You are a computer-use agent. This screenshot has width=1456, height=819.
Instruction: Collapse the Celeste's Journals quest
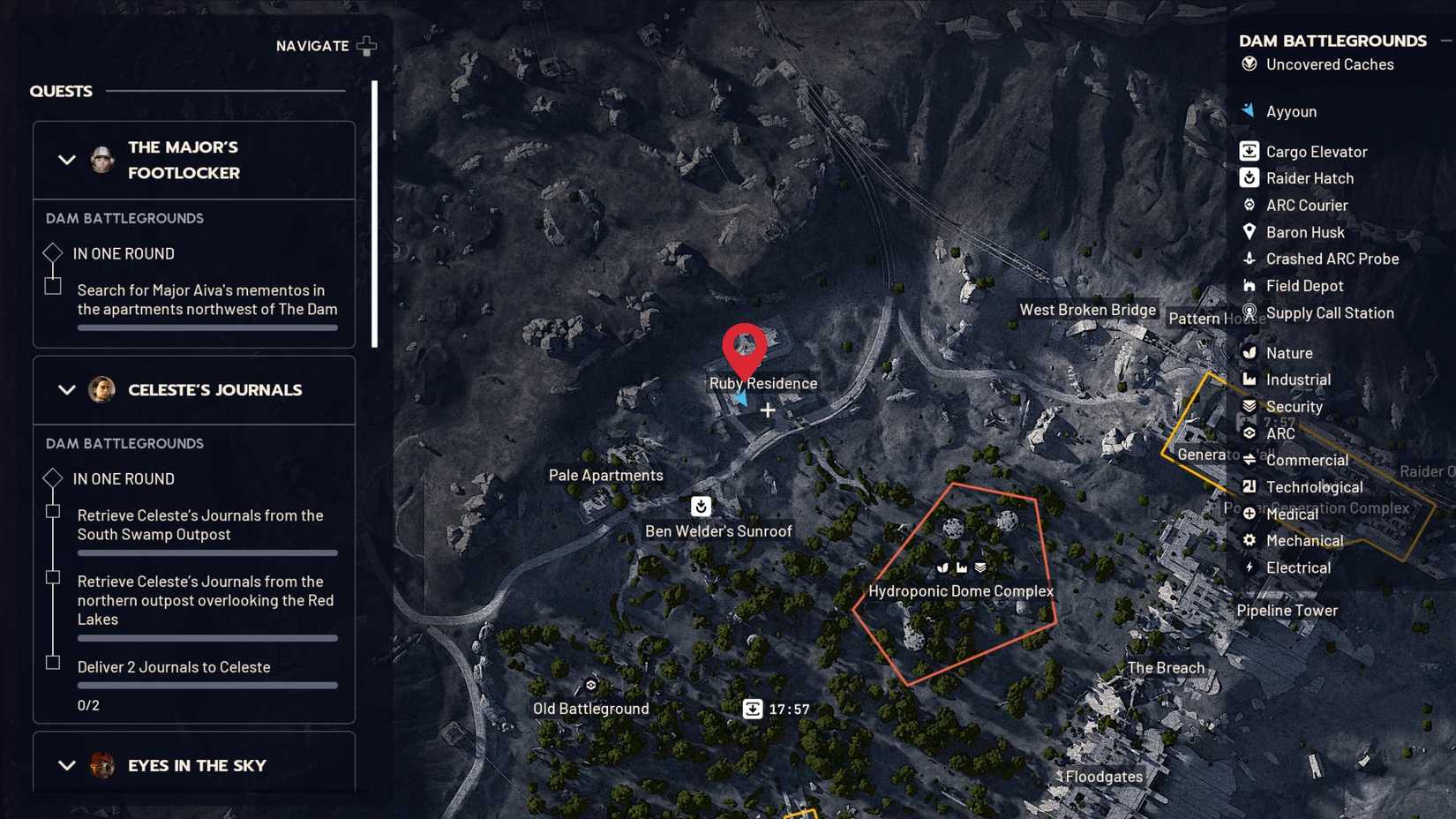[65, 389]
